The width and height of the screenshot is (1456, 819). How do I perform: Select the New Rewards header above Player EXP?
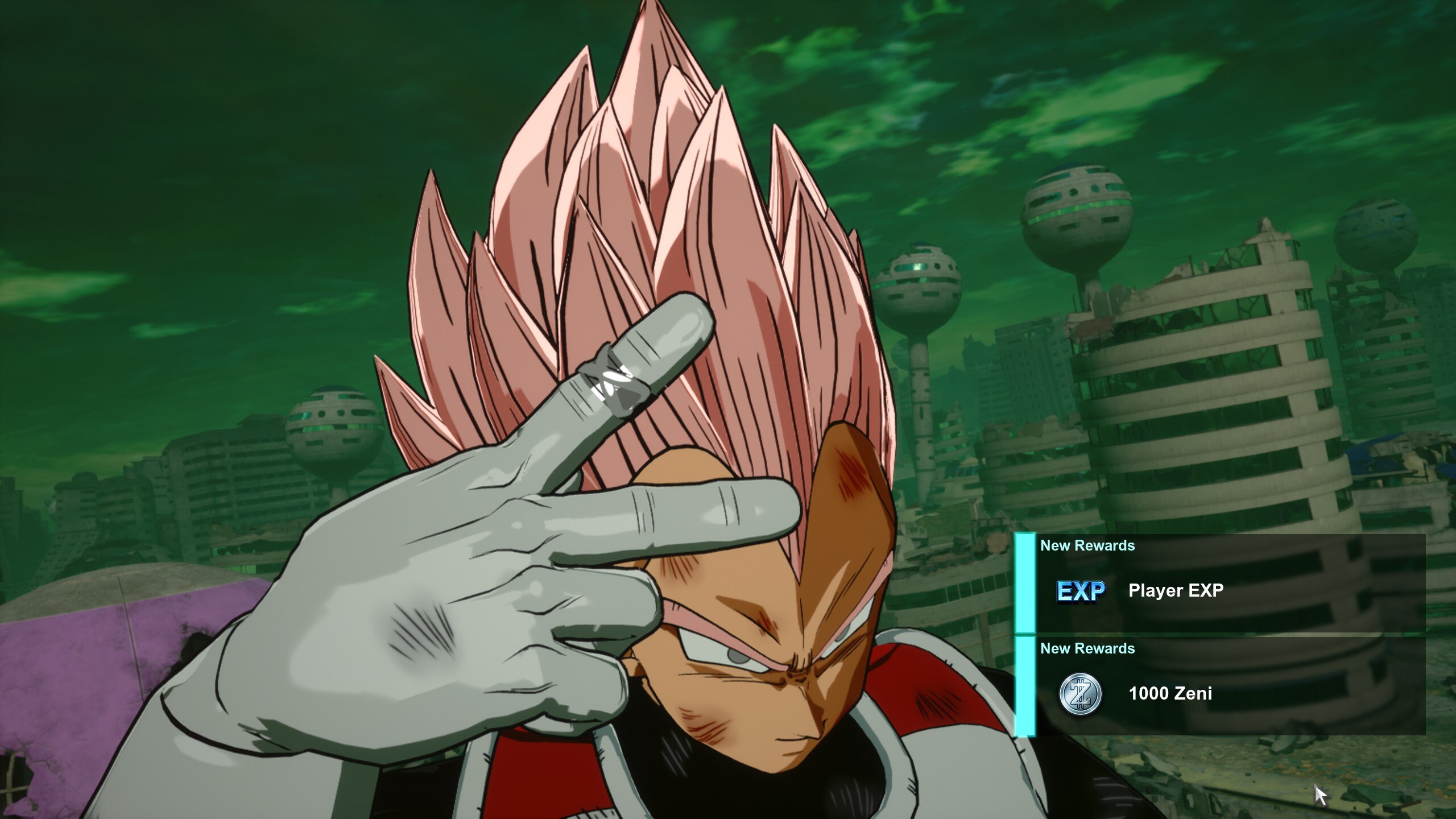(1088, 545)
